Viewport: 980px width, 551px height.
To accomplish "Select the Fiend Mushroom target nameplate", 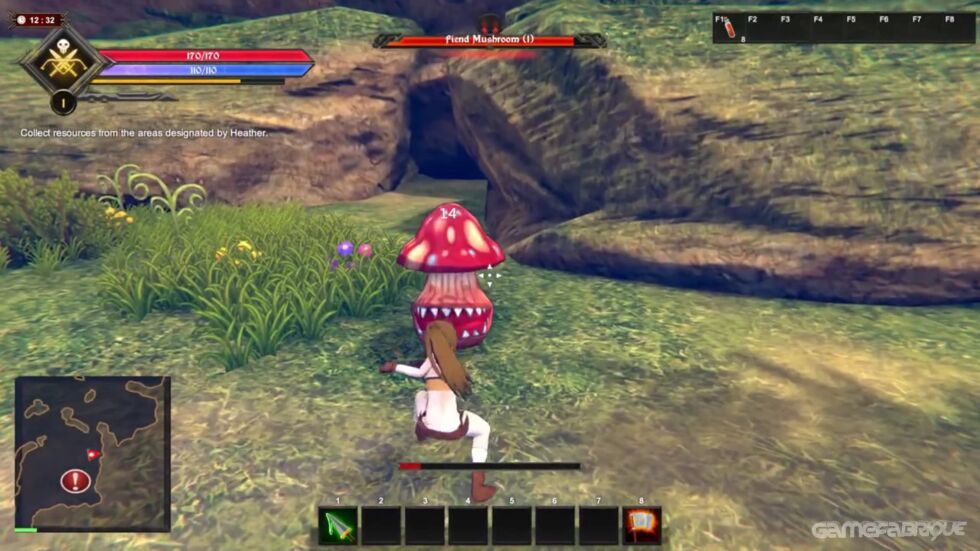I will tap(490, 40).
